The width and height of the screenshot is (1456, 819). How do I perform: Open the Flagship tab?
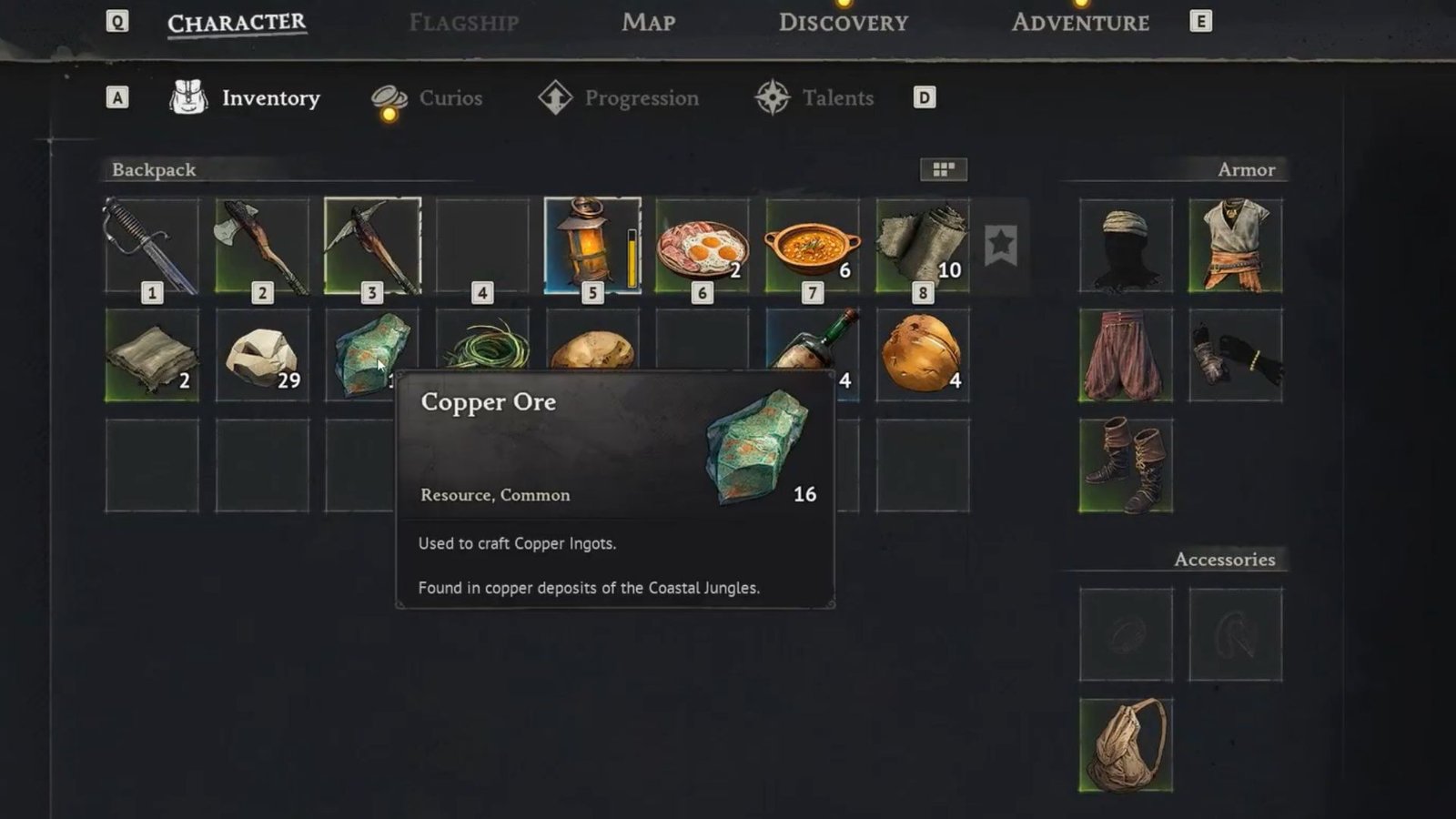click(x=463, y=23)
